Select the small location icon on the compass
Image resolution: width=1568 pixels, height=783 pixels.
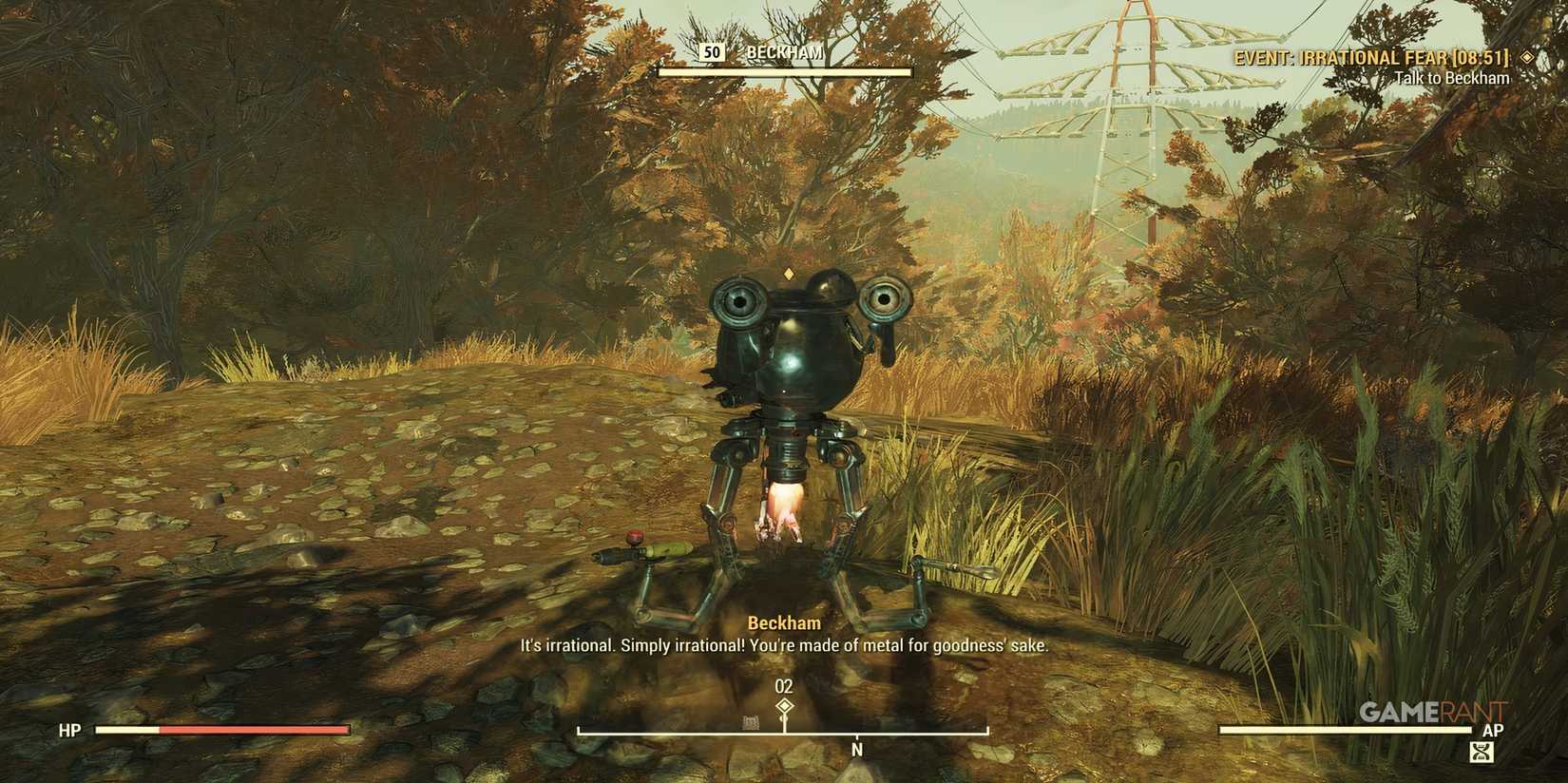(751, 723)
